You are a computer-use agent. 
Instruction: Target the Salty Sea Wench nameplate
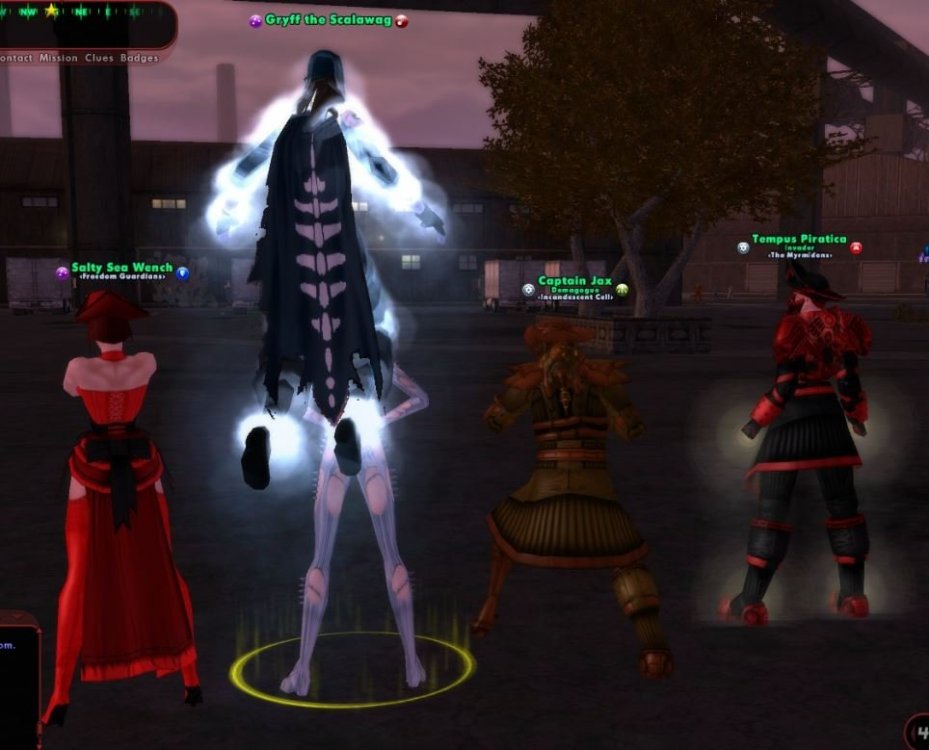pos(122,268)
